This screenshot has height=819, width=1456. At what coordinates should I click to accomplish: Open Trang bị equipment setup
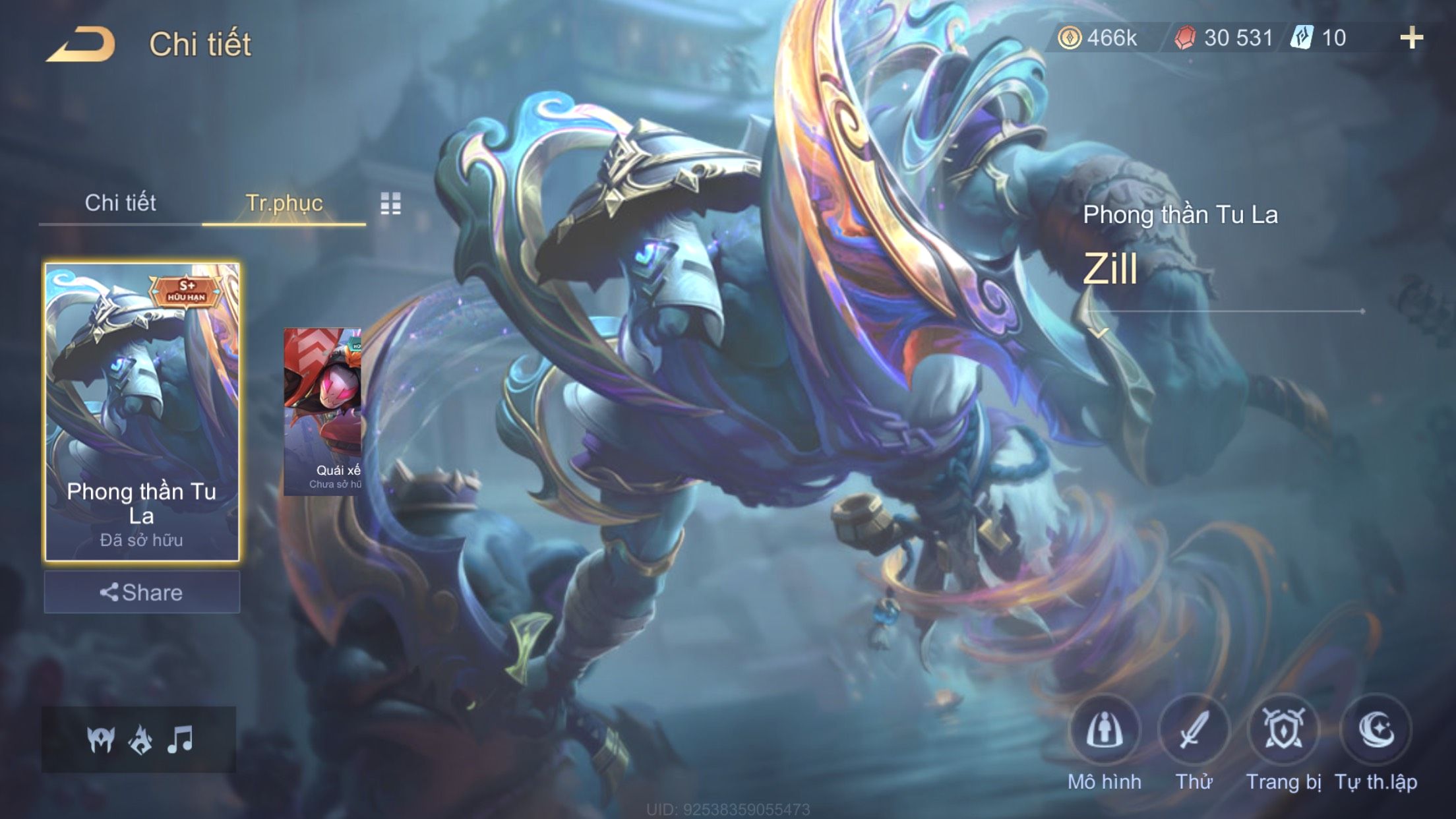(1283, 731)
